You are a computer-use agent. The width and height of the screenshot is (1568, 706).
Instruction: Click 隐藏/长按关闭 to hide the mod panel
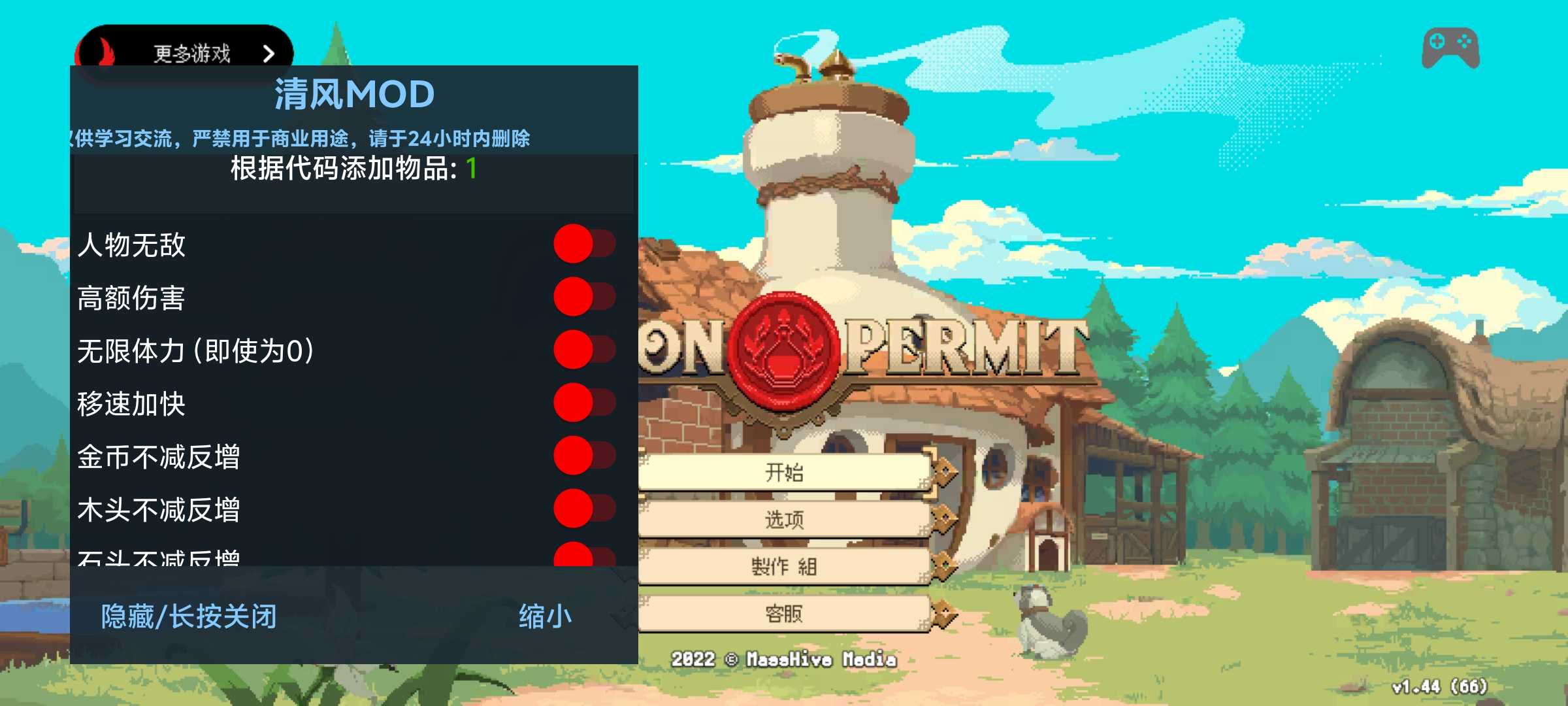[x=189, y=616]
